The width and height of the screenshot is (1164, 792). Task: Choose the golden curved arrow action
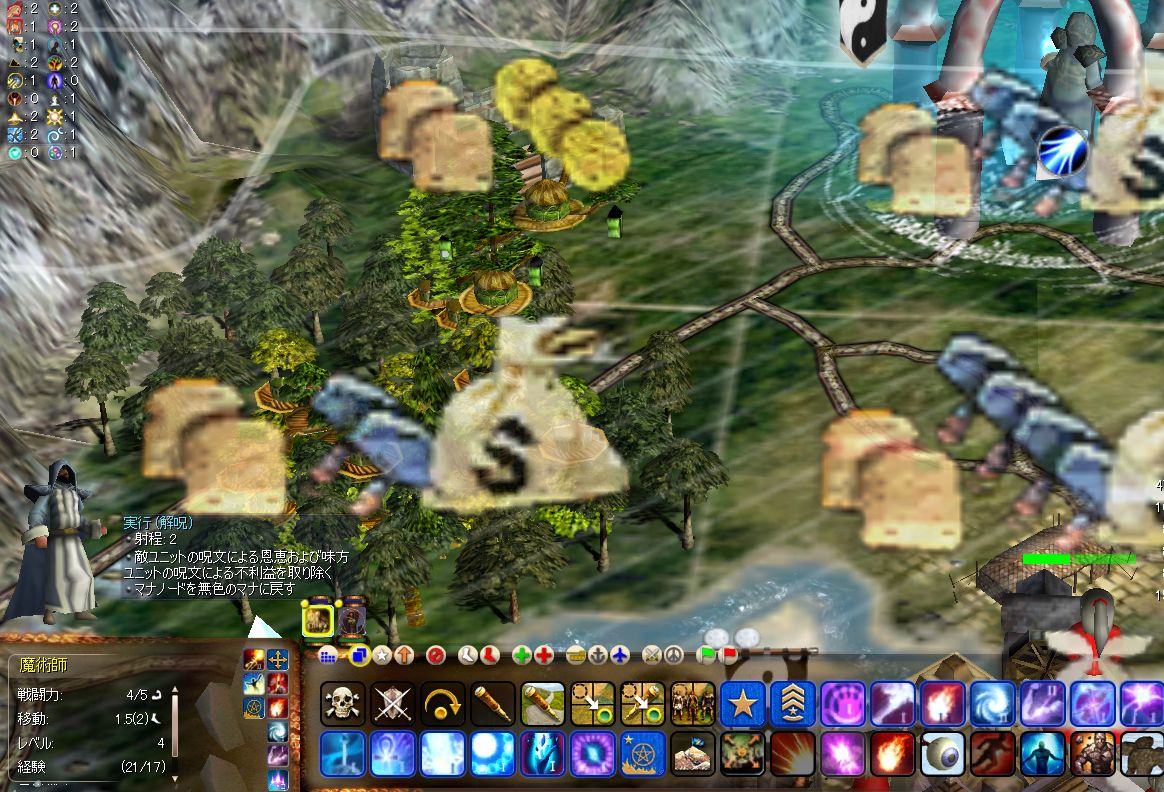(x=443, y=704)
